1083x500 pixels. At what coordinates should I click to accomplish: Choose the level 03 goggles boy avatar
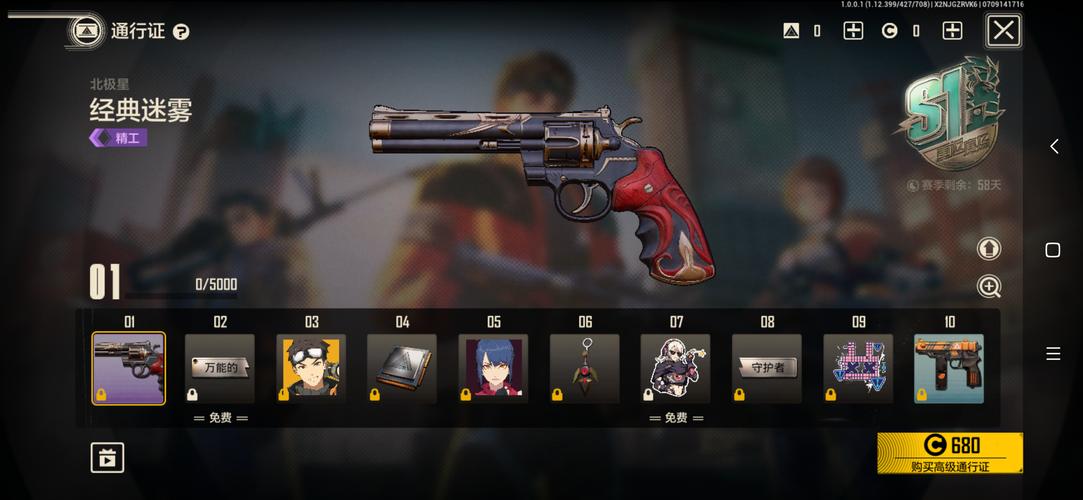pyautogui.click(x=311, y=368)
